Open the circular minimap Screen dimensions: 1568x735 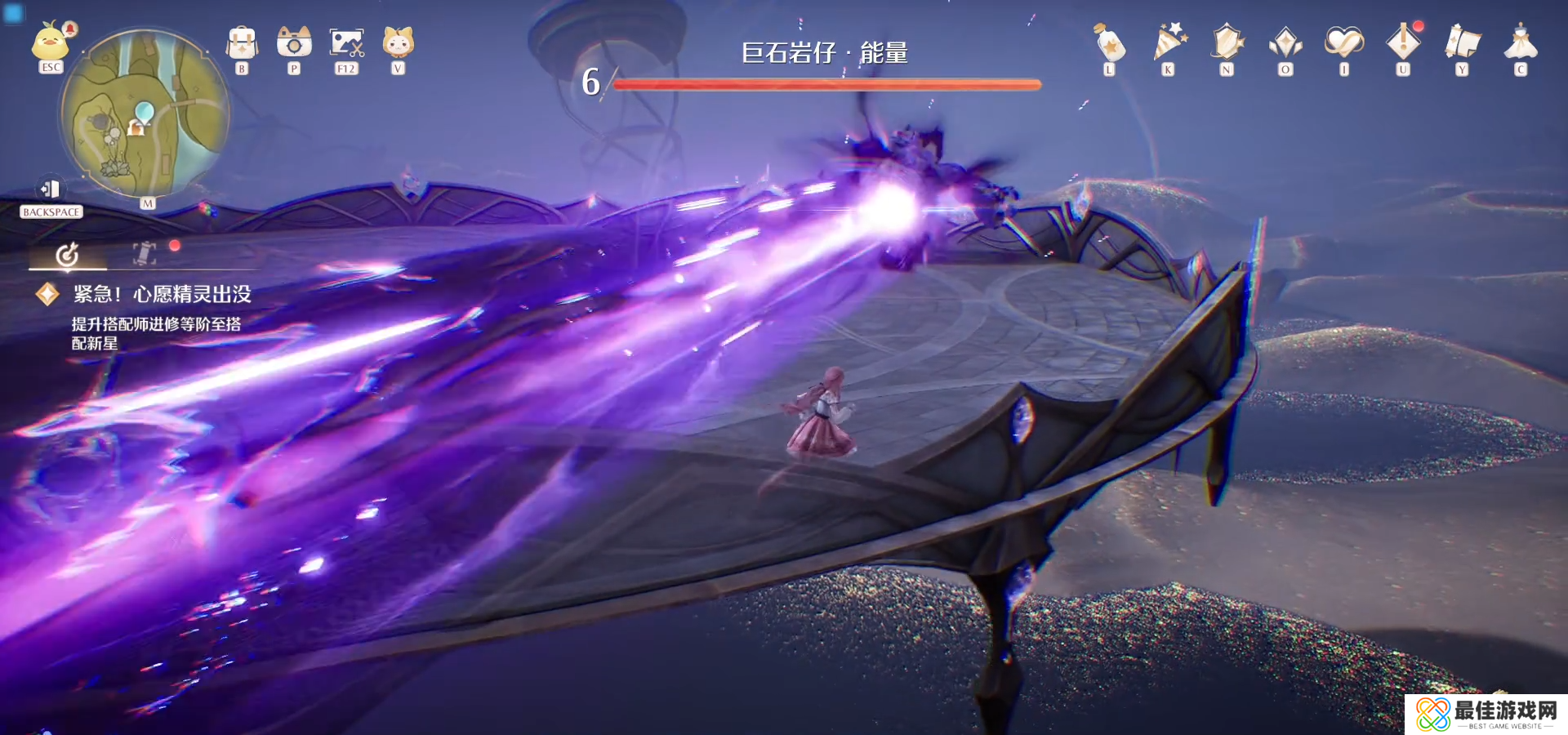click(x=145, y=113)
